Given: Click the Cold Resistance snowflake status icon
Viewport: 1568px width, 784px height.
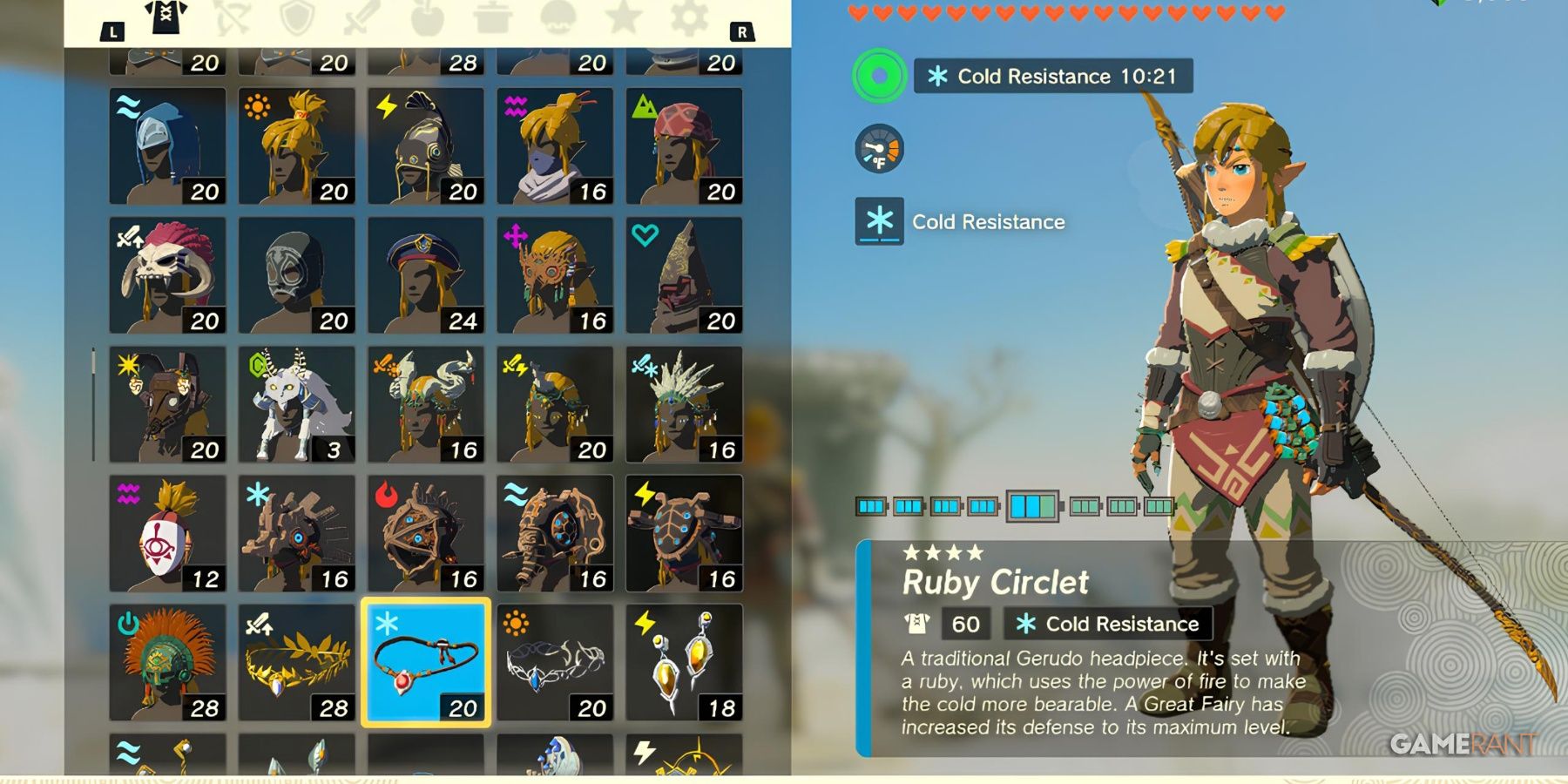Looking at the screenshot, I should click(x=879, y=222).
